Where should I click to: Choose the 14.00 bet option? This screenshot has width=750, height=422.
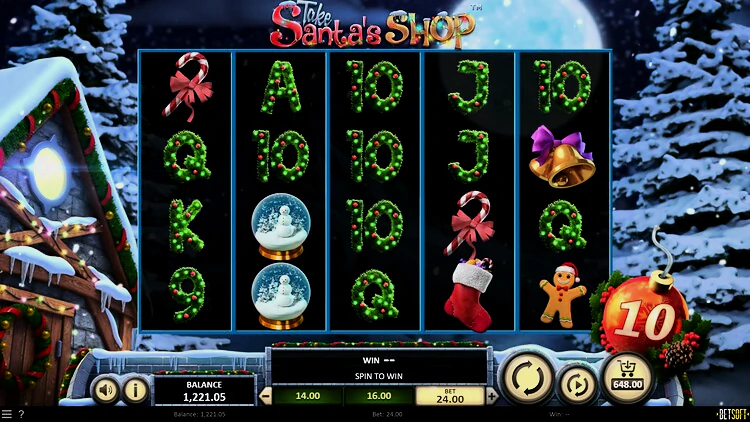[306, 396]
